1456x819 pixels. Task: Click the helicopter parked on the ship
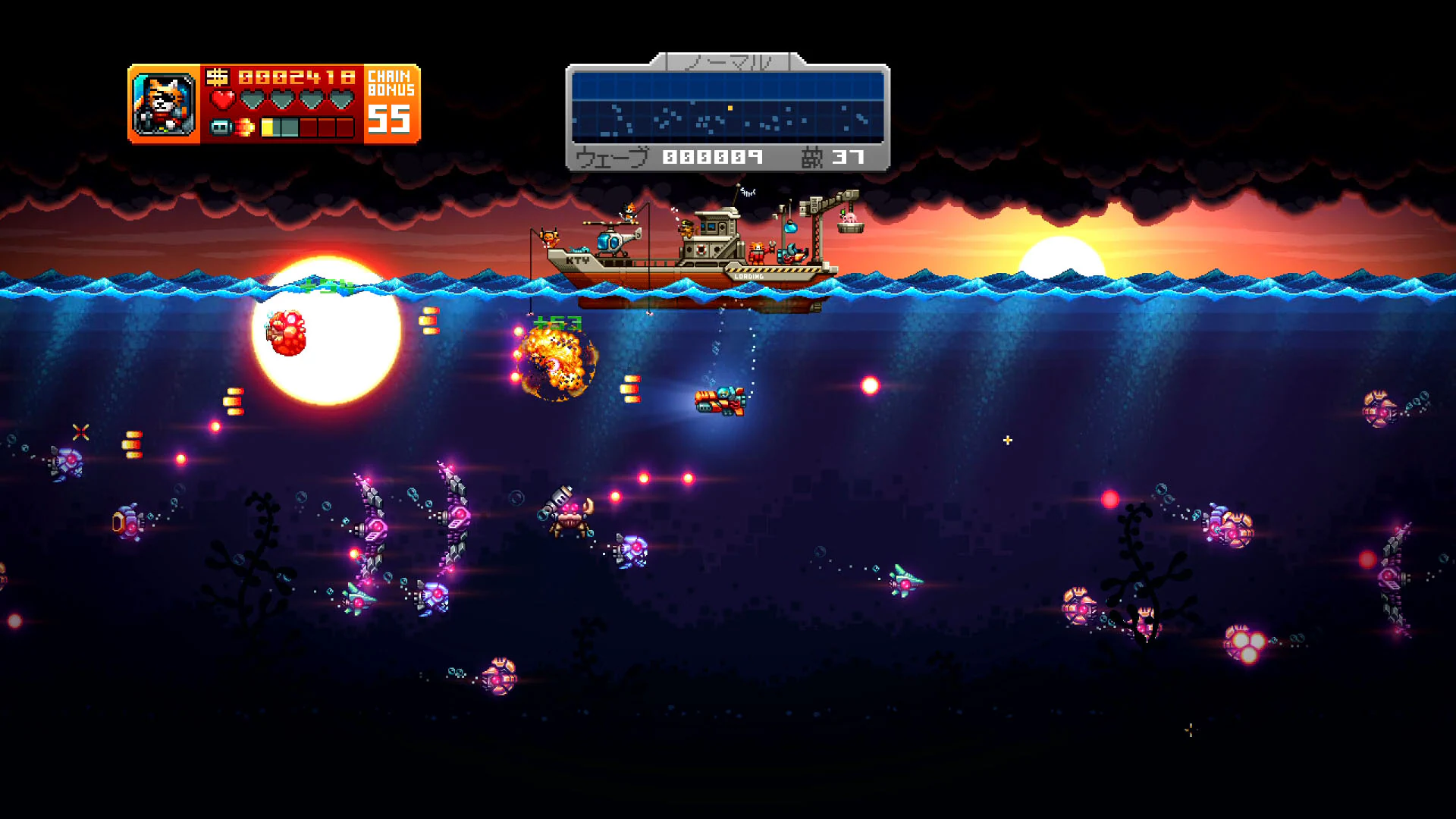612,239
